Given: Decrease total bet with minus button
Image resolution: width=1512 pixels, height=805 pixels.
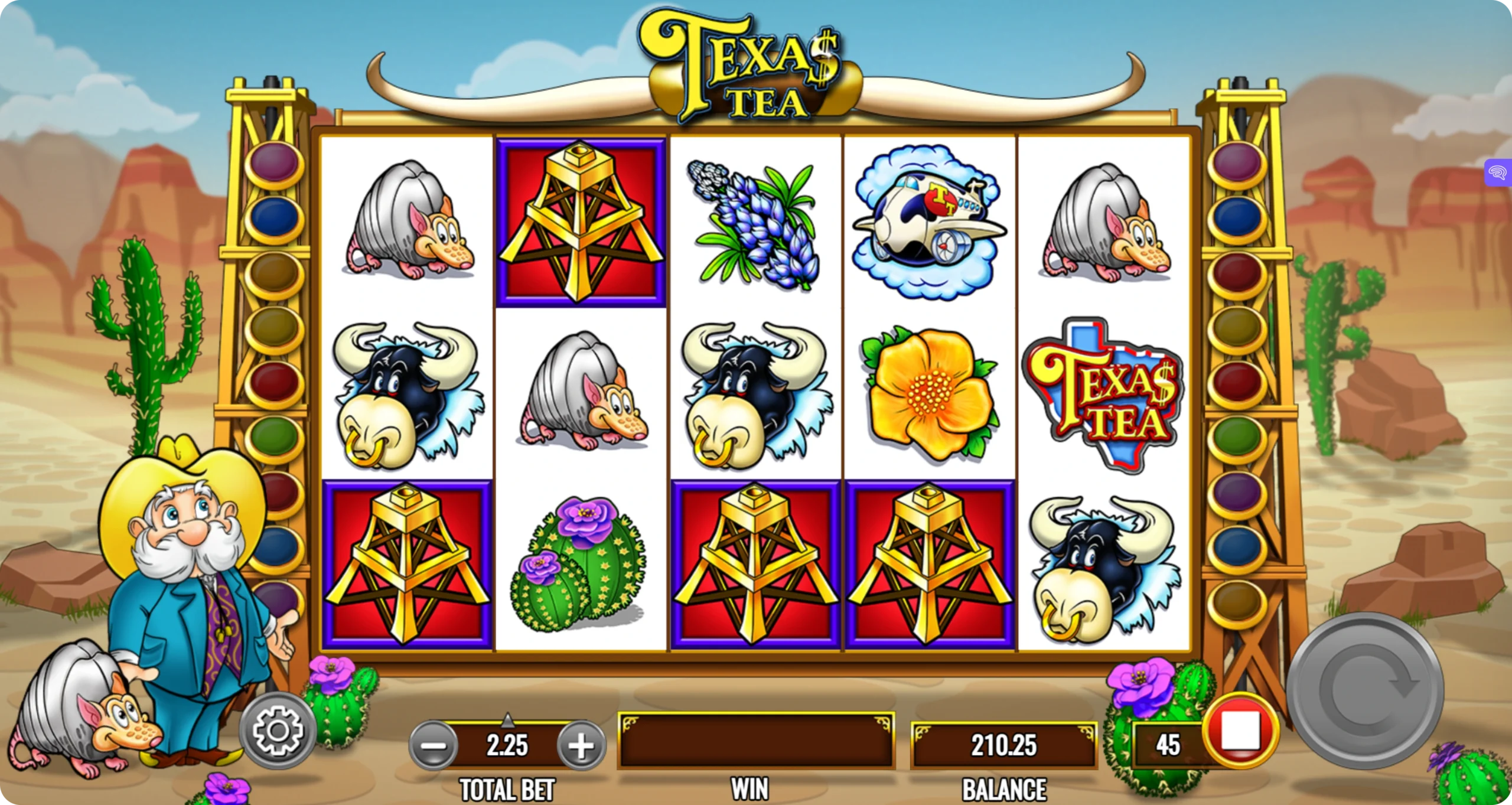Looking at the screenshot, I should 433,745.
